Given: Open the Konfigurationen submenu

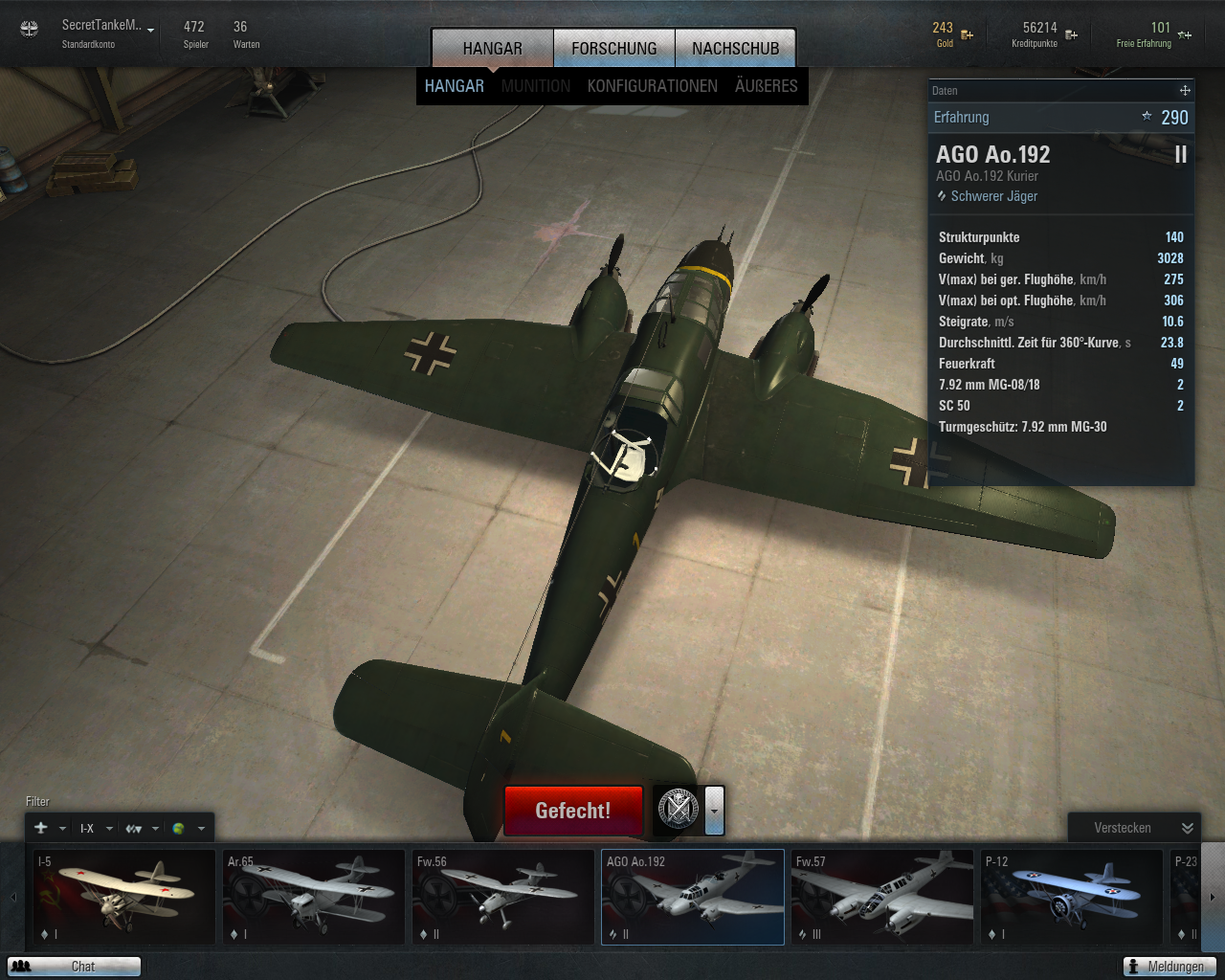Looking at the screenshot, I should point(652,86).
